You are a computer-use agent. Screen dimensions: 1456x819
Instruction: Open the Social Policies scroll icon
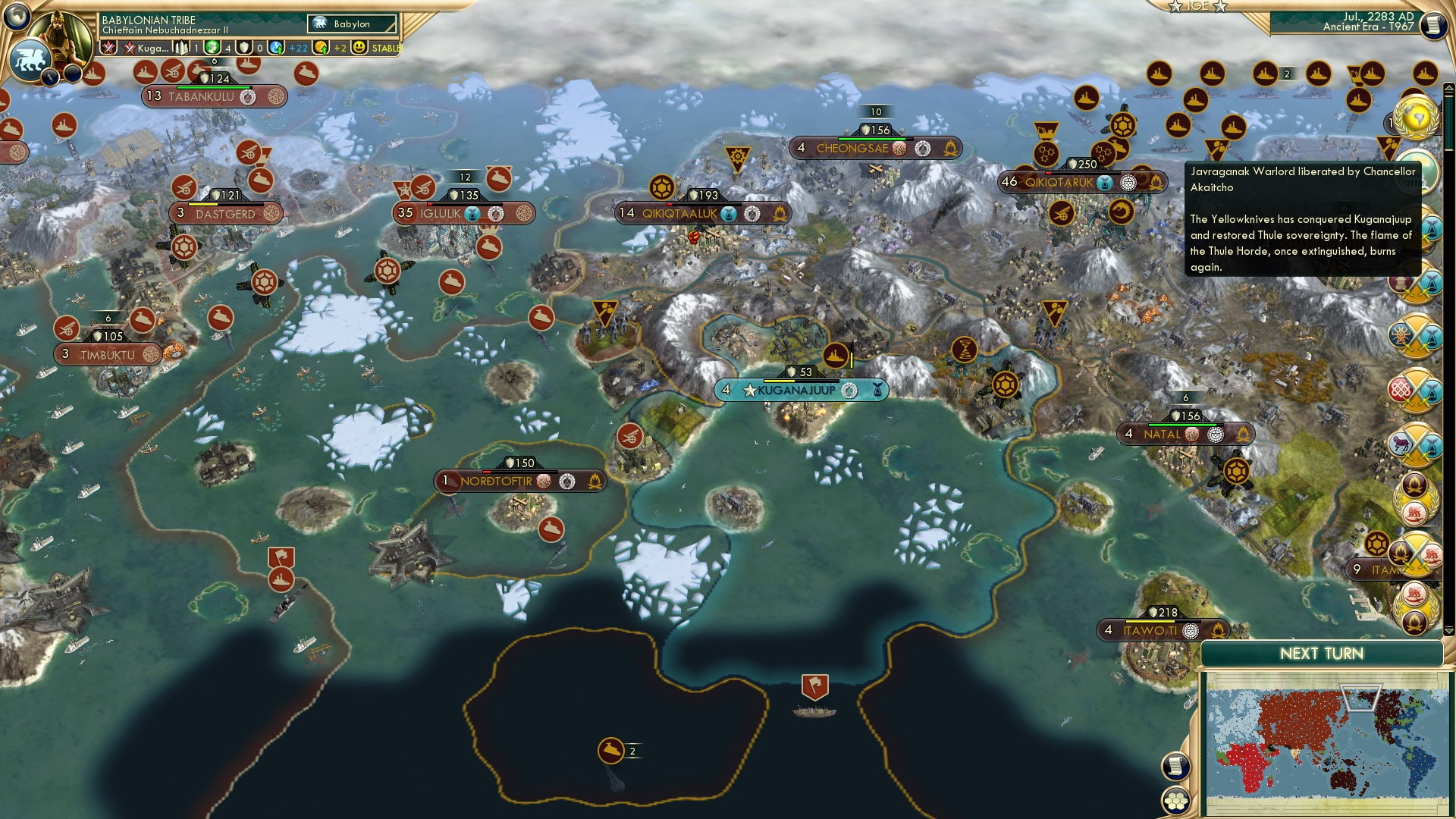[x=1175, y=767]
